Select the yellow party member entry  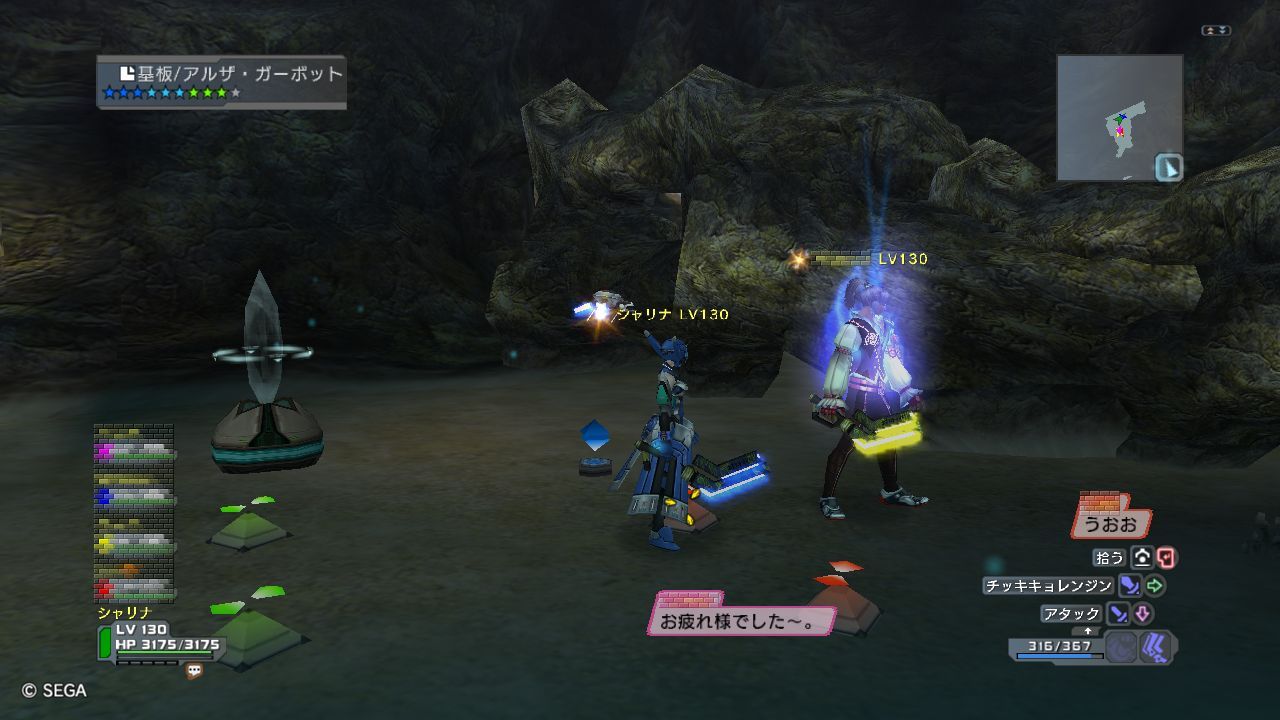coord(134,544)
